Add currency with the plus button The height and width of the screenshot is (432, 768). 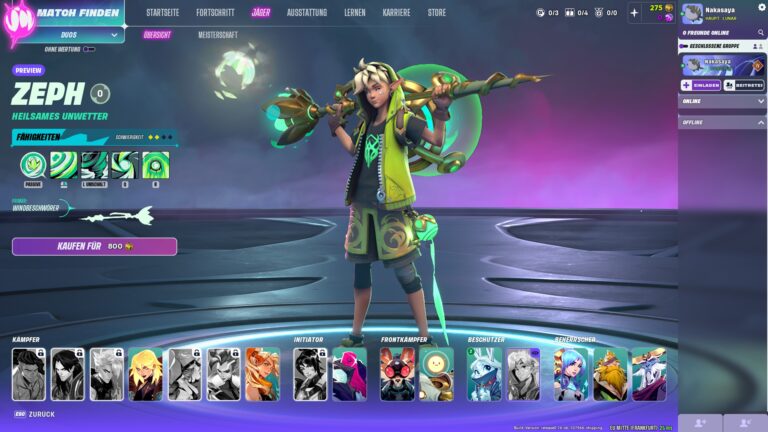634,13
